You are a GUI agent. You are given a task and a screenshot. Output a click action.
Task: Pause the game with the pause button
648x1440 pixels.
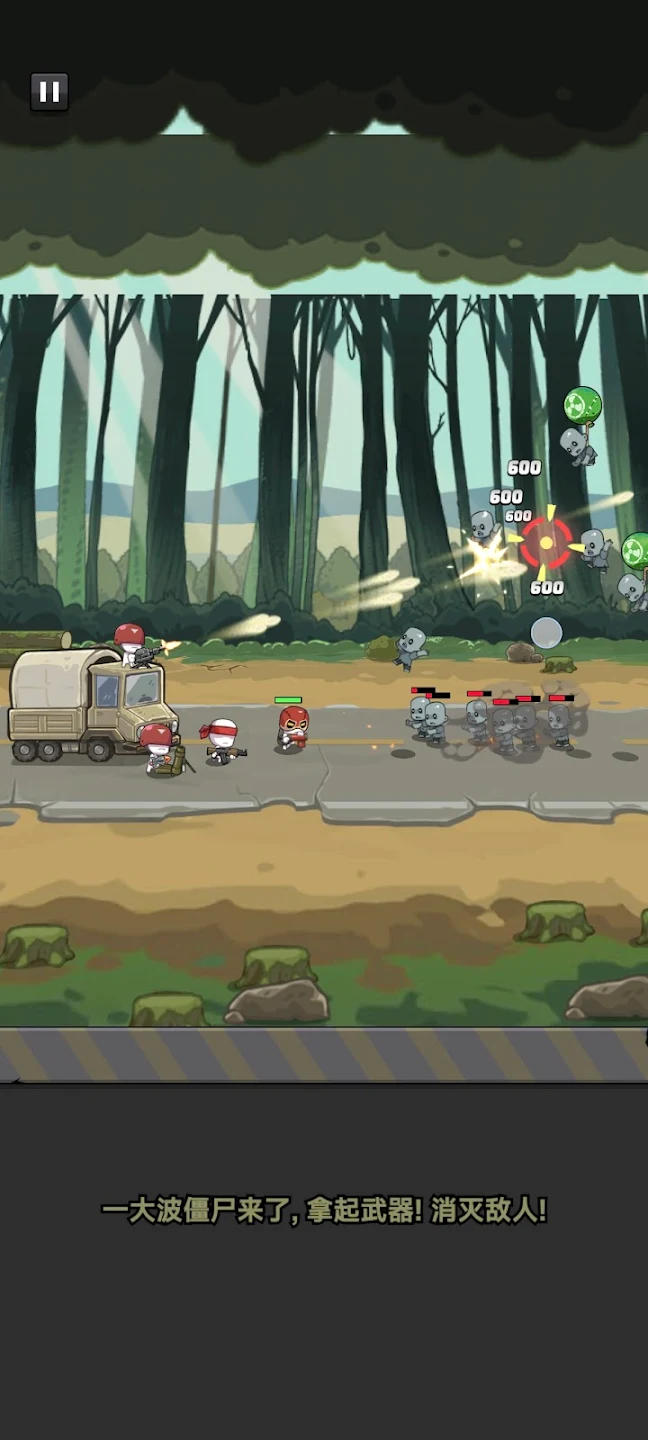pos(49,93)
